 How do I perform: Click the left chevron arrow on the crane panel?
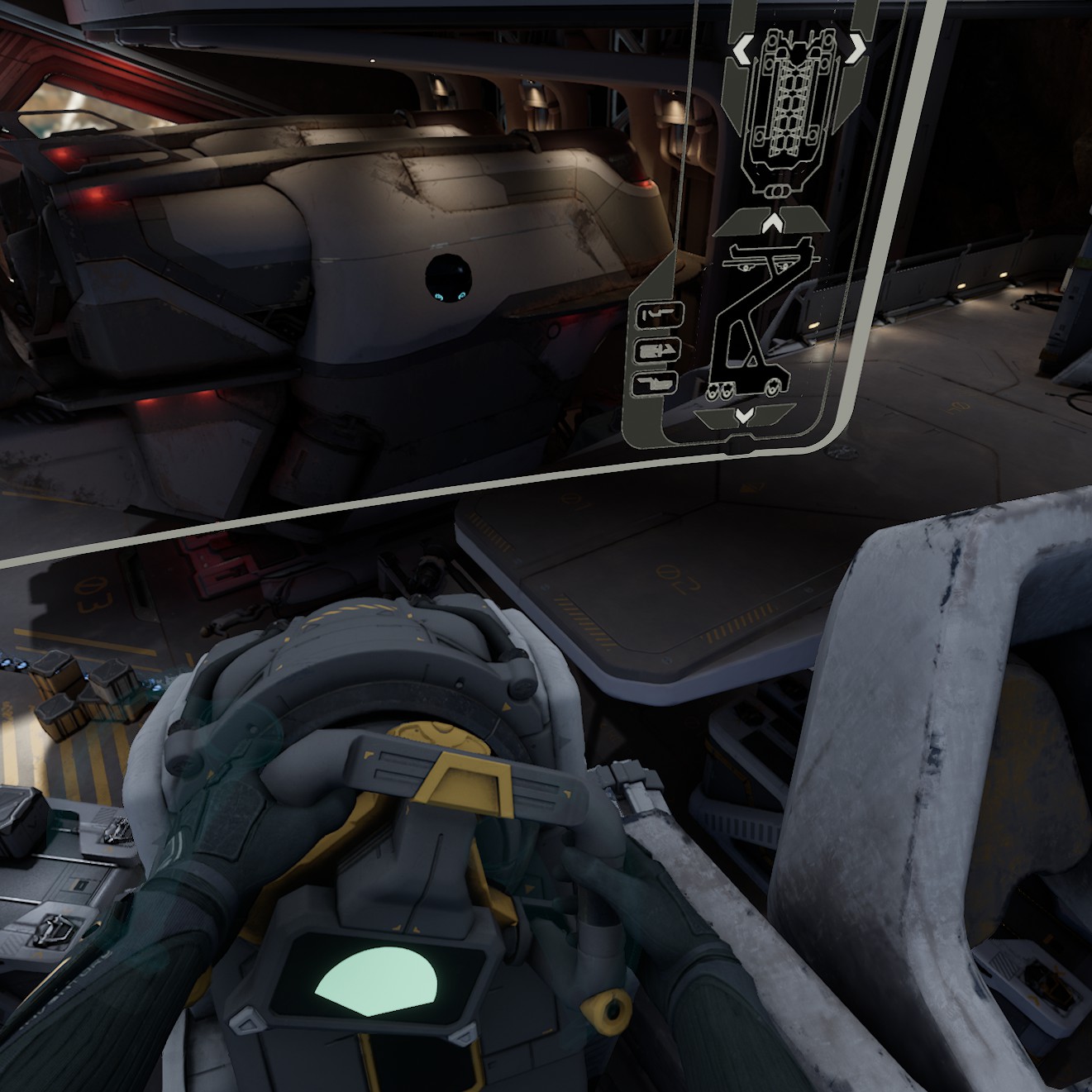pos(743,50)
